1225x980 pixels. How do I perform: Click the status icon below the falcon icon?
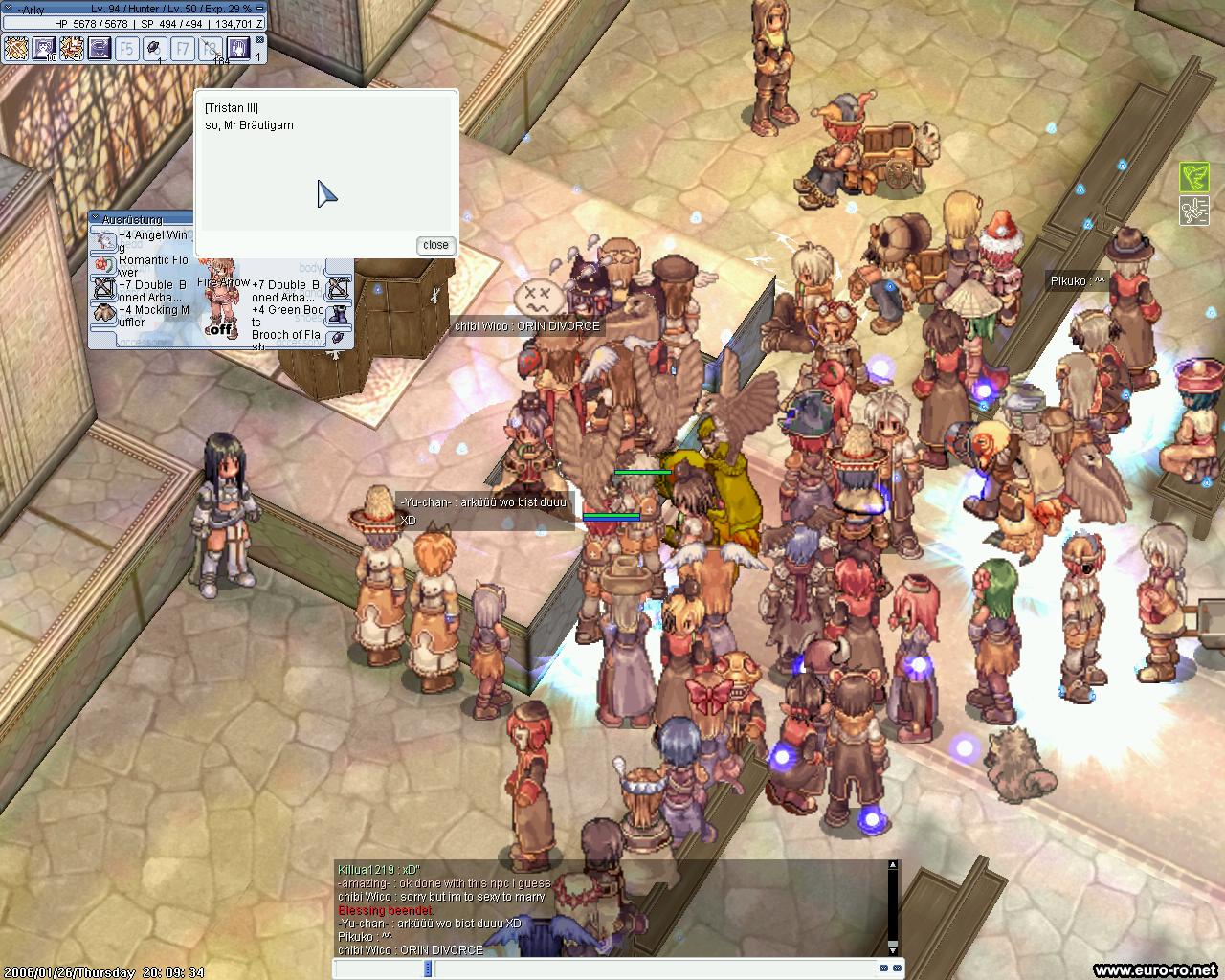click(1193, 210)
